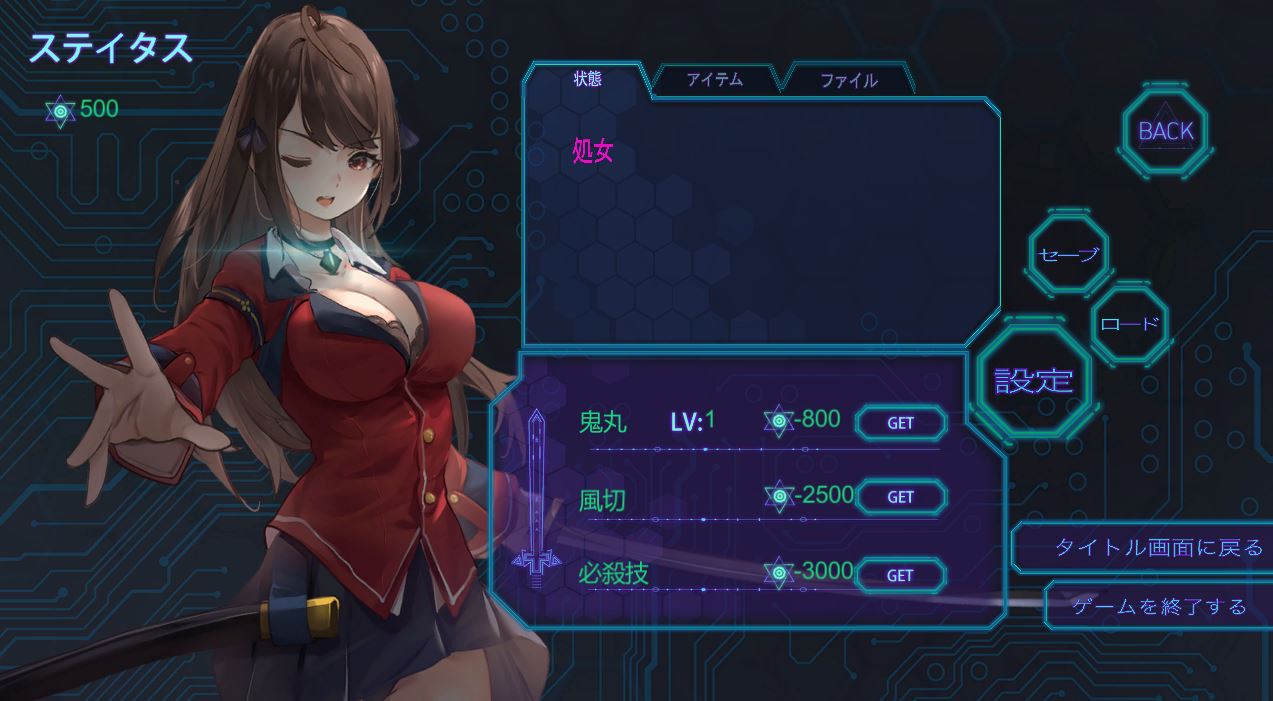Screen dimensions: 1273x701
Task: Return to title with タイトル画面に戻る
Action: [1158, 548]
